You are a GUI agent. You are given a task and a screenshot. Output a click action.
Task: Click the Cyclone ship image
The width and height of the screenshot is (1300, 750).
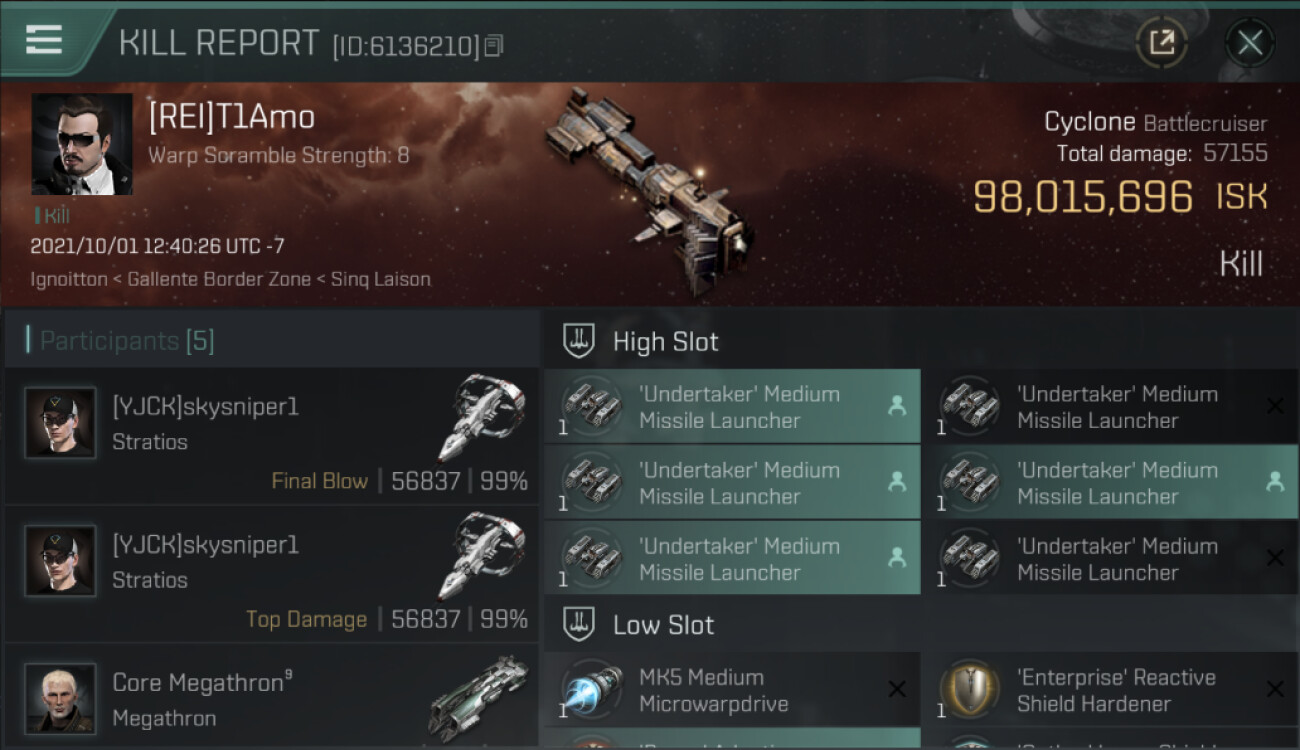click(x=648, y=190)
